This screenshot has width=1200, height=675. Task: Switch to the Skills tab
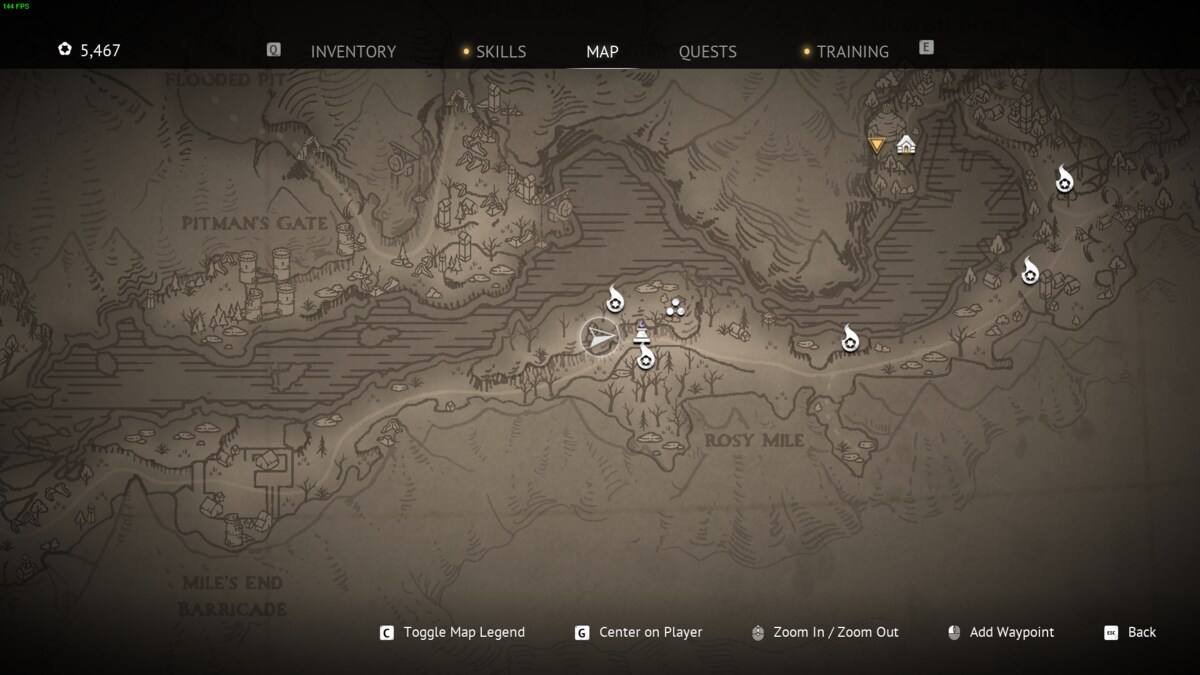point(500,52)
